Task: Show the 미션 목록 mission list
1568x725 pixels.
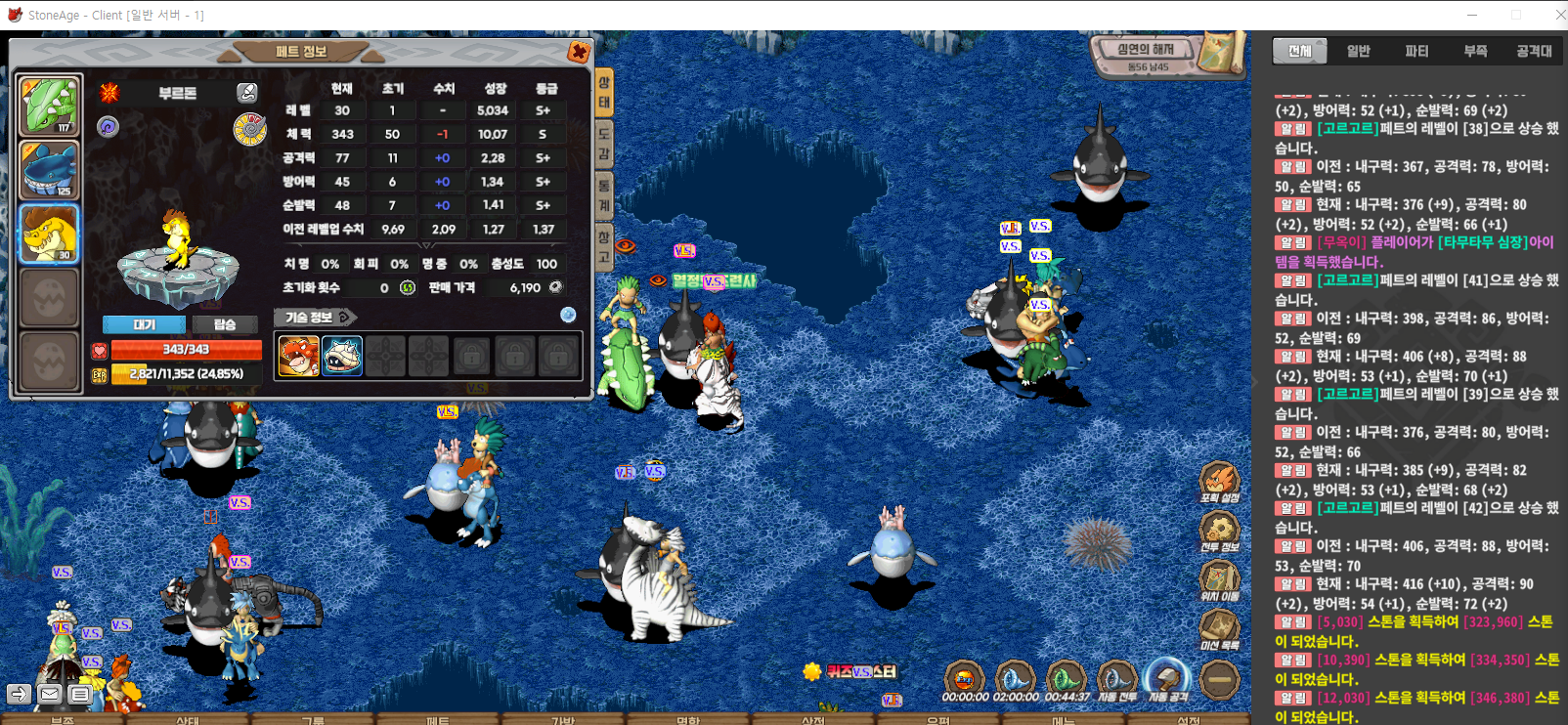Action: 1219,628
